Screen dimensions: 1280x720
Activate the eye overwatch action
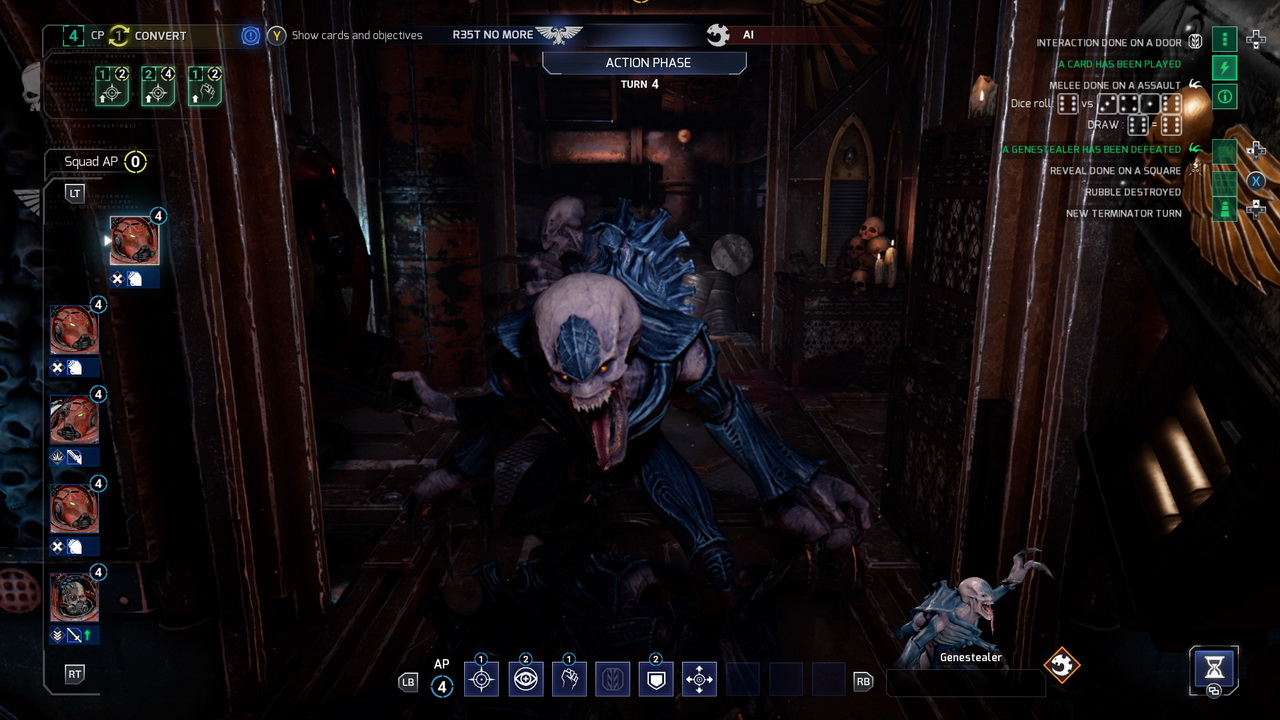point(526,680)
